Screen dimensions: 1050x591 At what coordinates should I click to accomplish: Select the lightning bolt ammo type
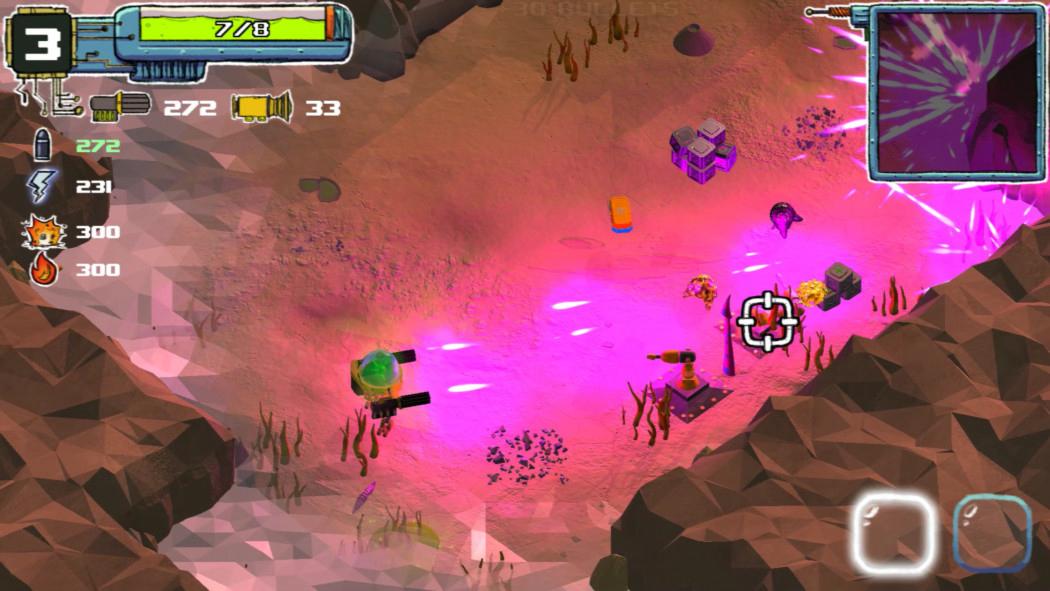pos(43,187)
